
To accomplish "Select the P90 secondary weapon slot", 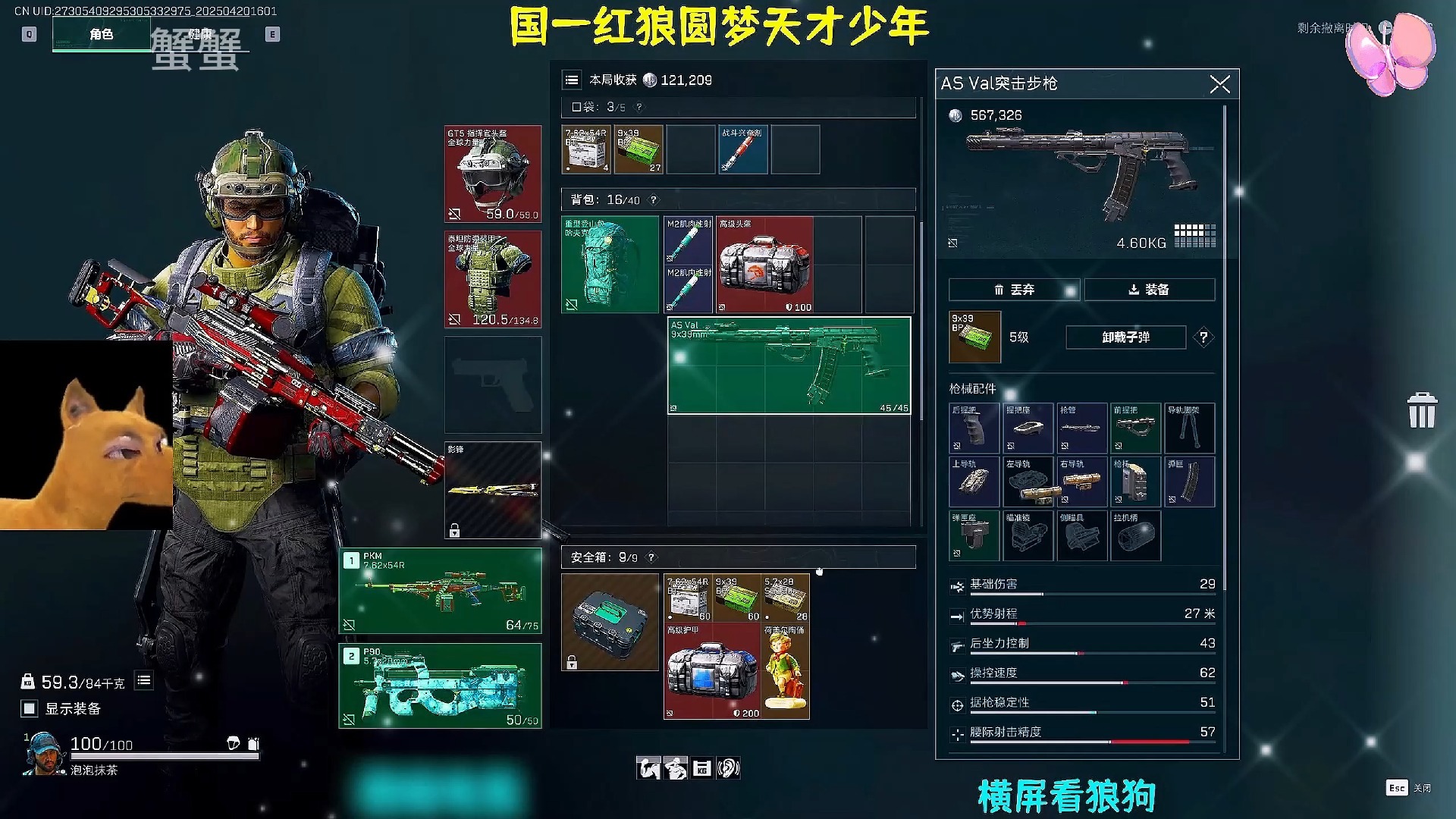I will click(x=440, y=686).
